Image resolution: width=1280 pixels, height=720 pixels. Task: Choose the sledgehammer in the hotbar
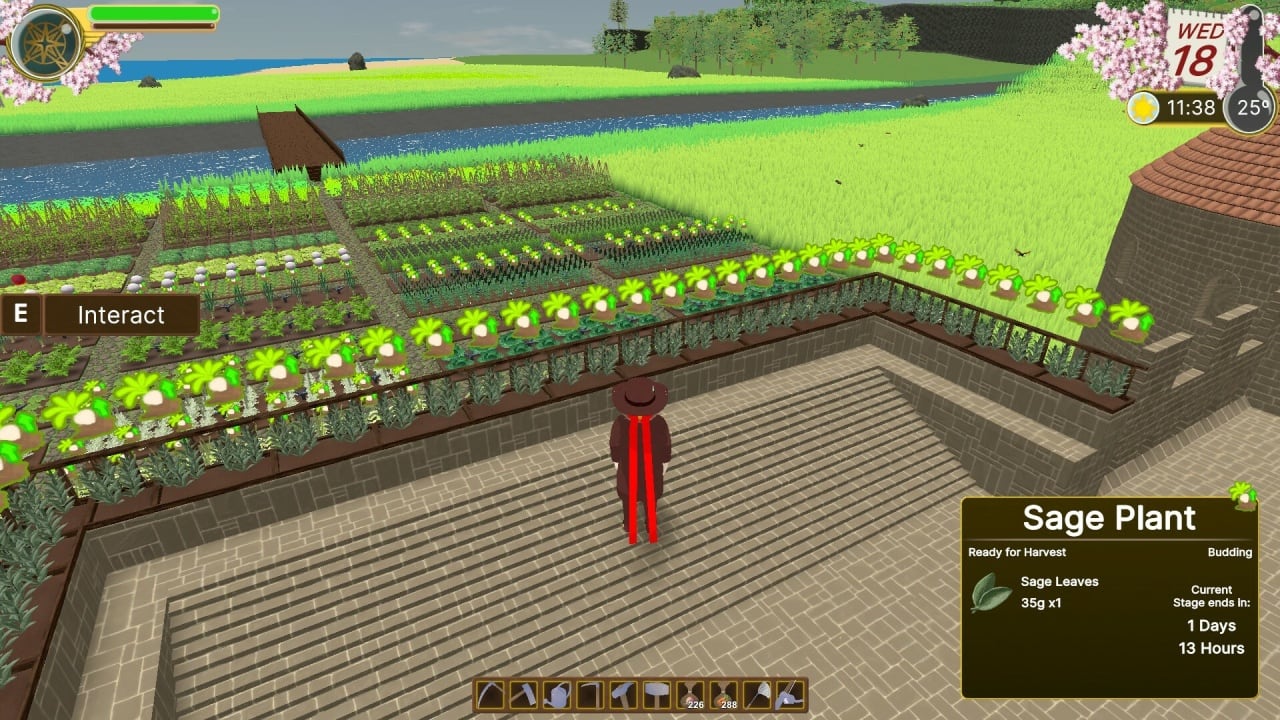(x=656, y=695)
